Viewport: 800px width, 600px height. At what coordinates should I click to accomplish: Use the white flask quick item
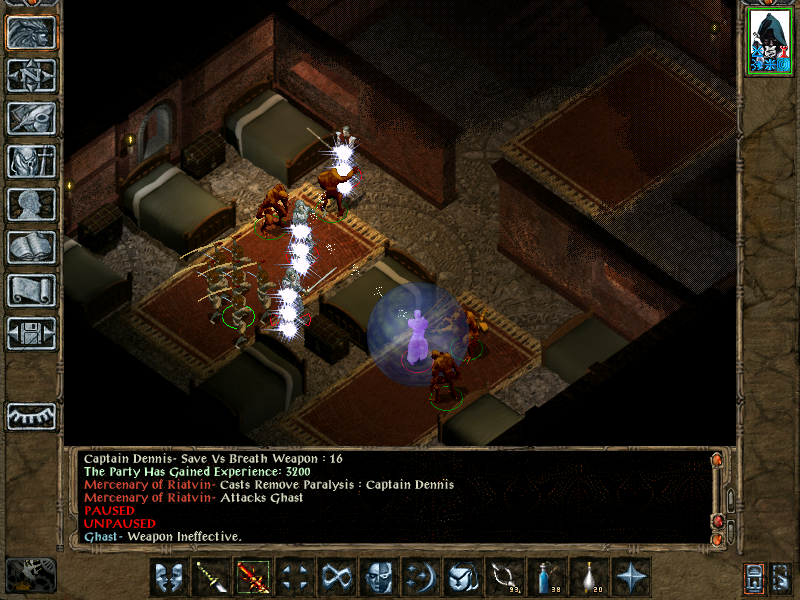tap(589, 576)
